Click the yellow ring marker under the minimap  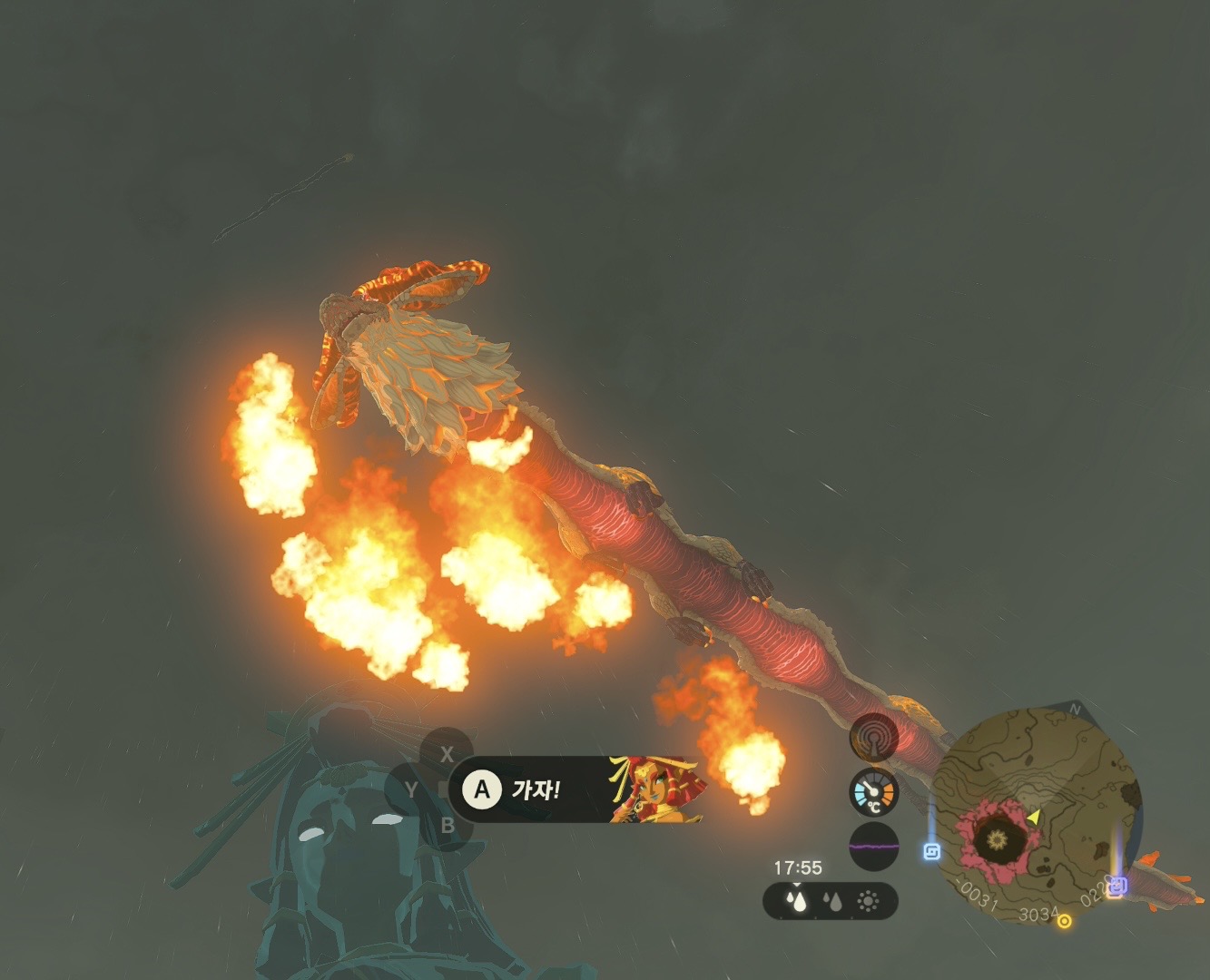[1065, 921]
